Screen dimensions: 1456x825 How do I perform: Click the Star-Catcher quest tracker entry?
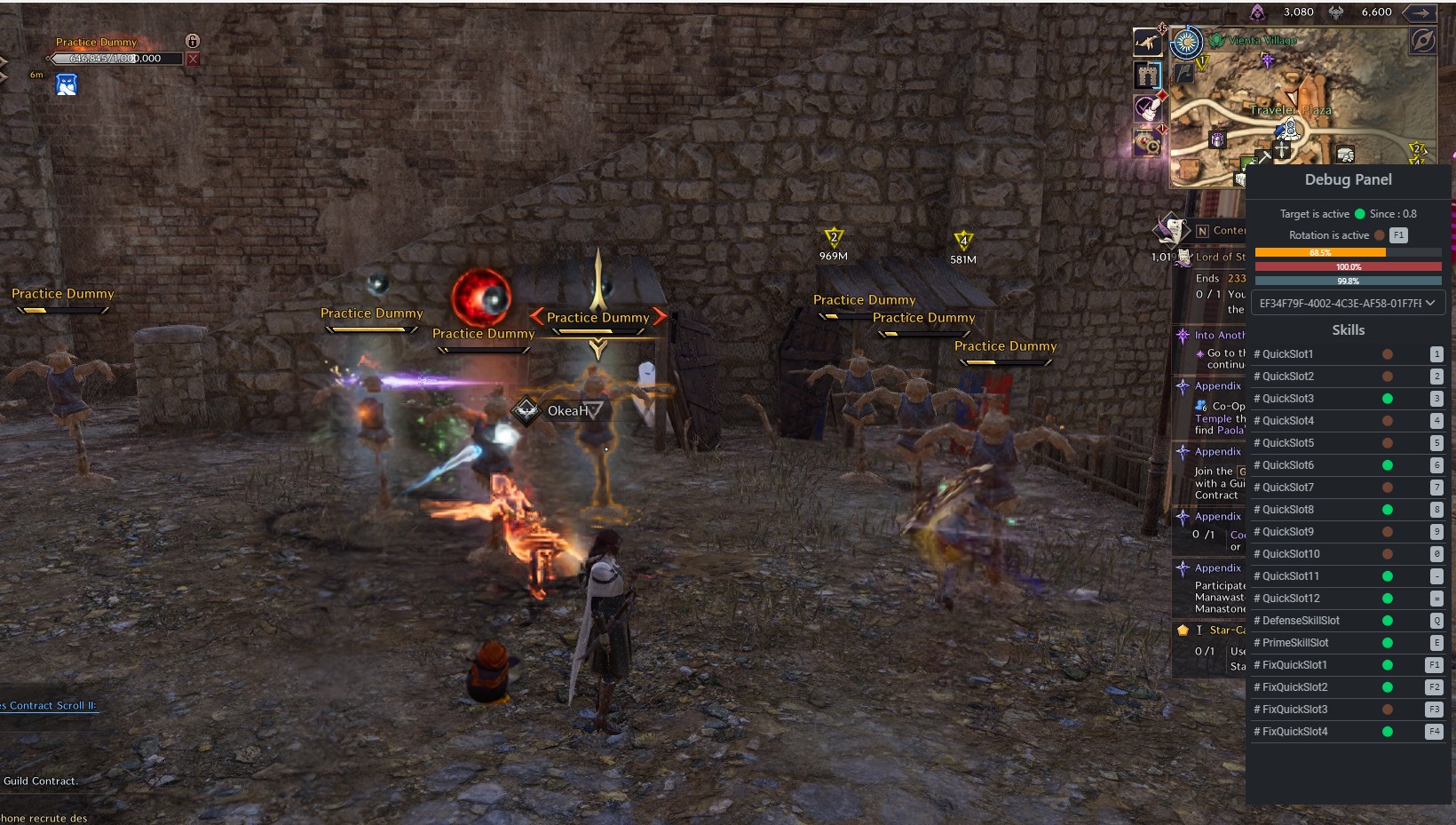(1226, 631)
